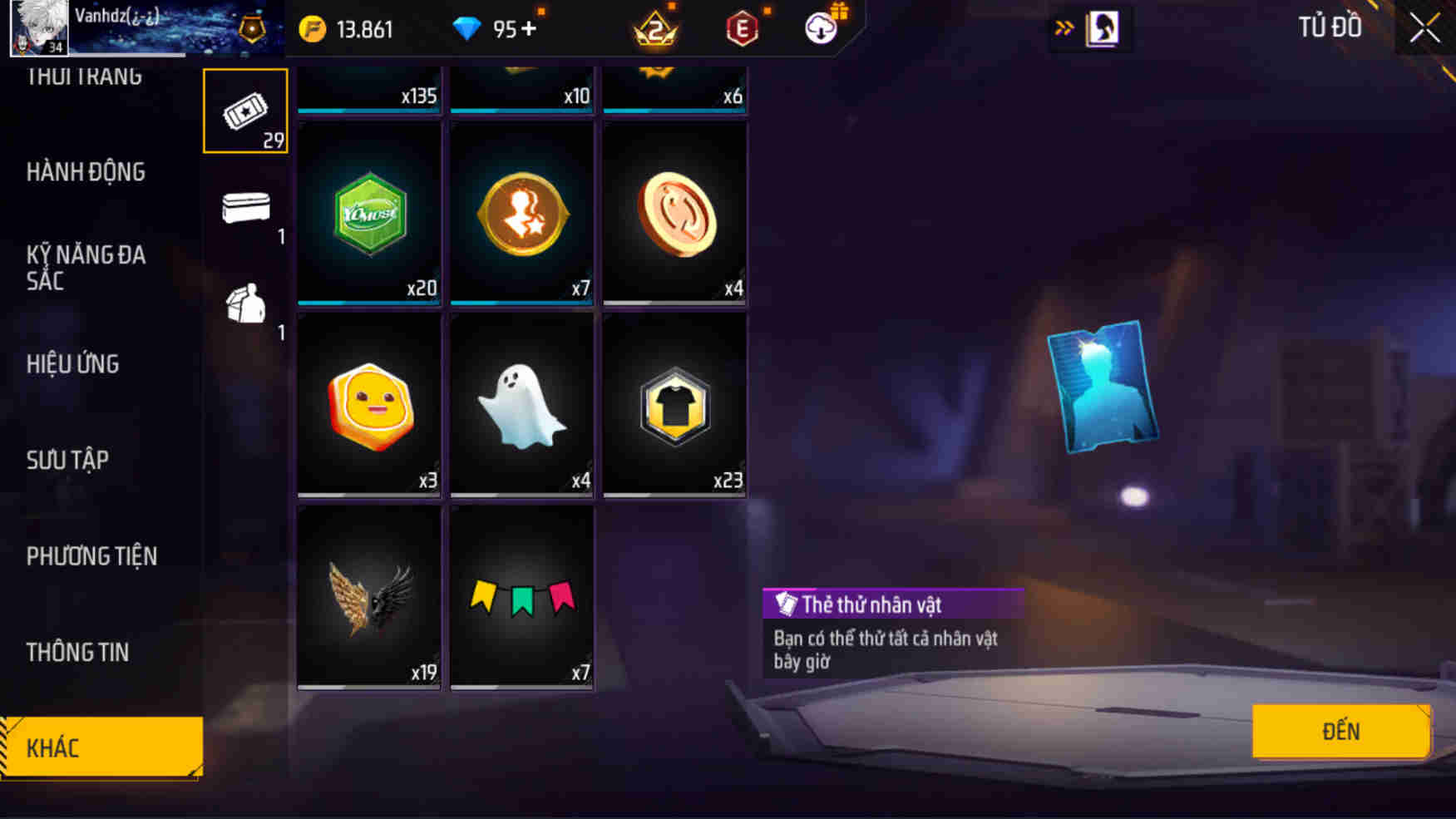Click the level 2 crown badge
This screenshot has width=1456, height=819.
coord(657,29)
